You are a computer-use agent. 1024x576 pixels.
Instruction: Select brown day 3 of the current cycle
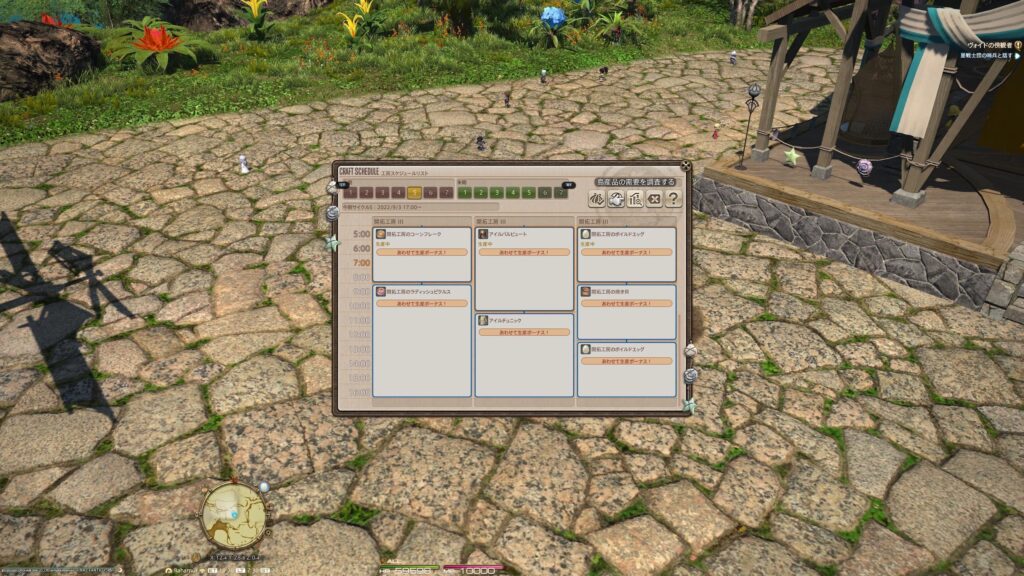click(x=383, y=193)
